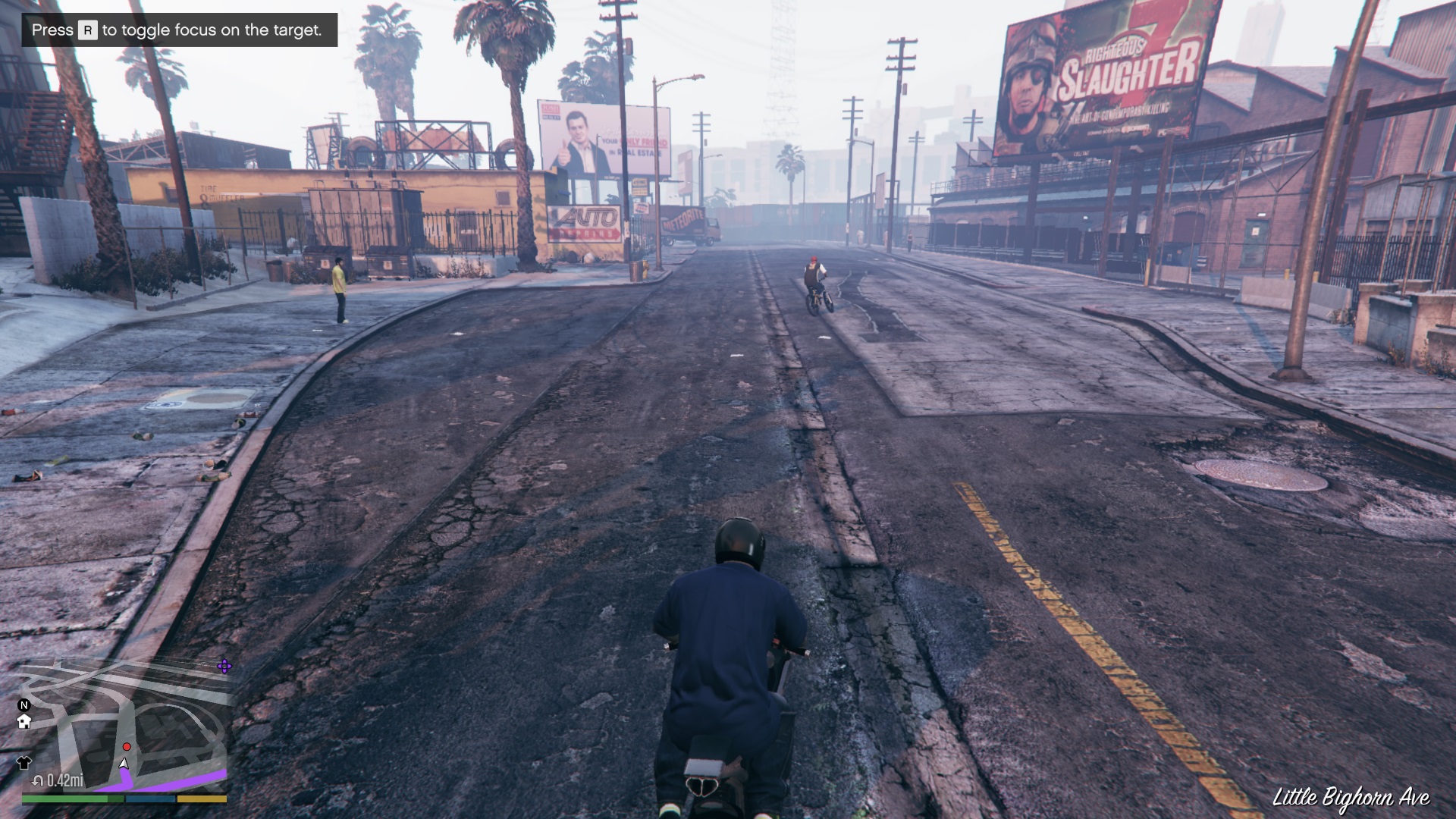
Task: Click the North indicator on the minimap
Action: pos(24,705)
